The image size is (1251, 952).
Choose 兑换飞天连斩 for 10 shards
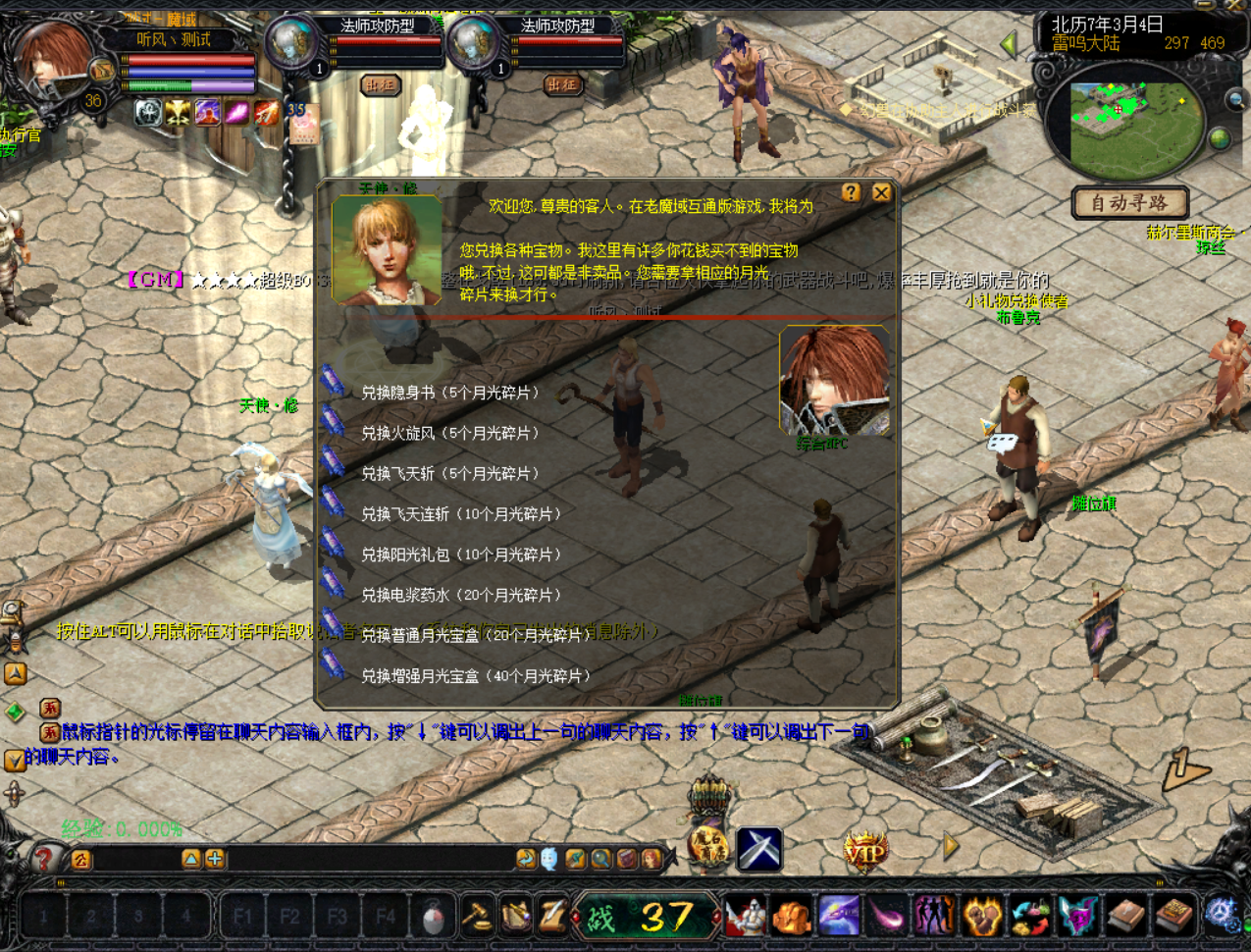(x=460, y=513)
